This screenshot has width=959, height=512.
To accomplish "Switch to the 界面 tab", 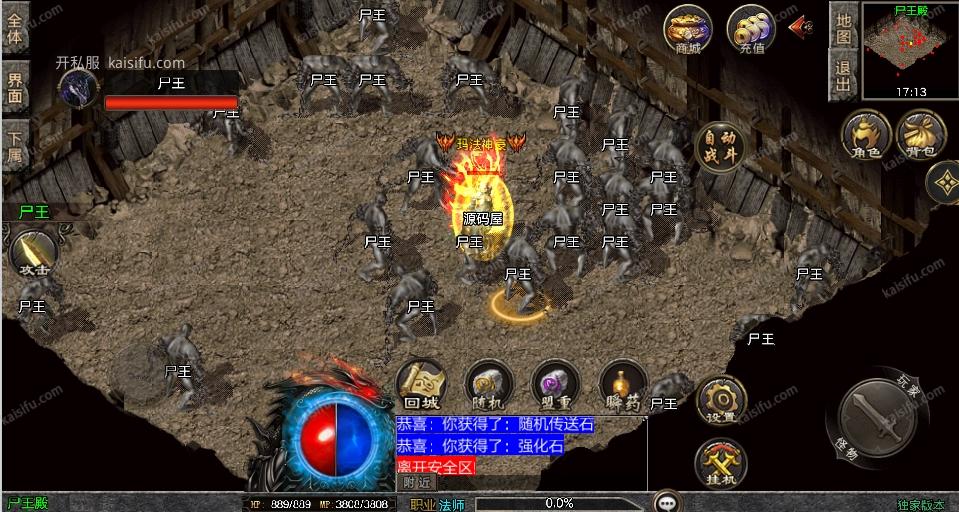I will point(16,88).
